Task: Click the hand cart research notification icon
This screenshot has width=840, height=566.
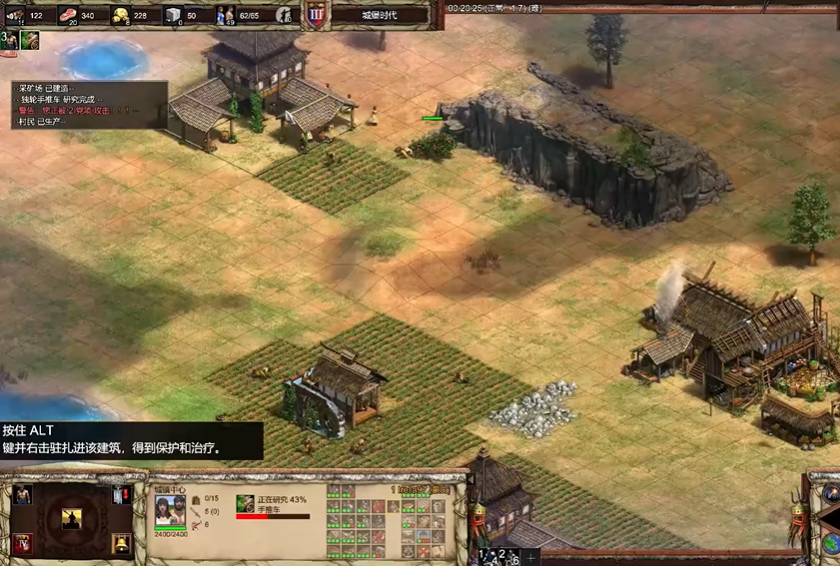Action: [29, 40]
